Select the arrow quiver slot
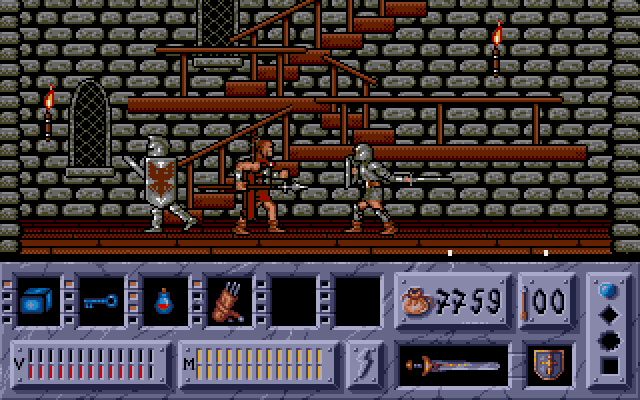Screen dimensions: 640x400 (x=227, y=301)
